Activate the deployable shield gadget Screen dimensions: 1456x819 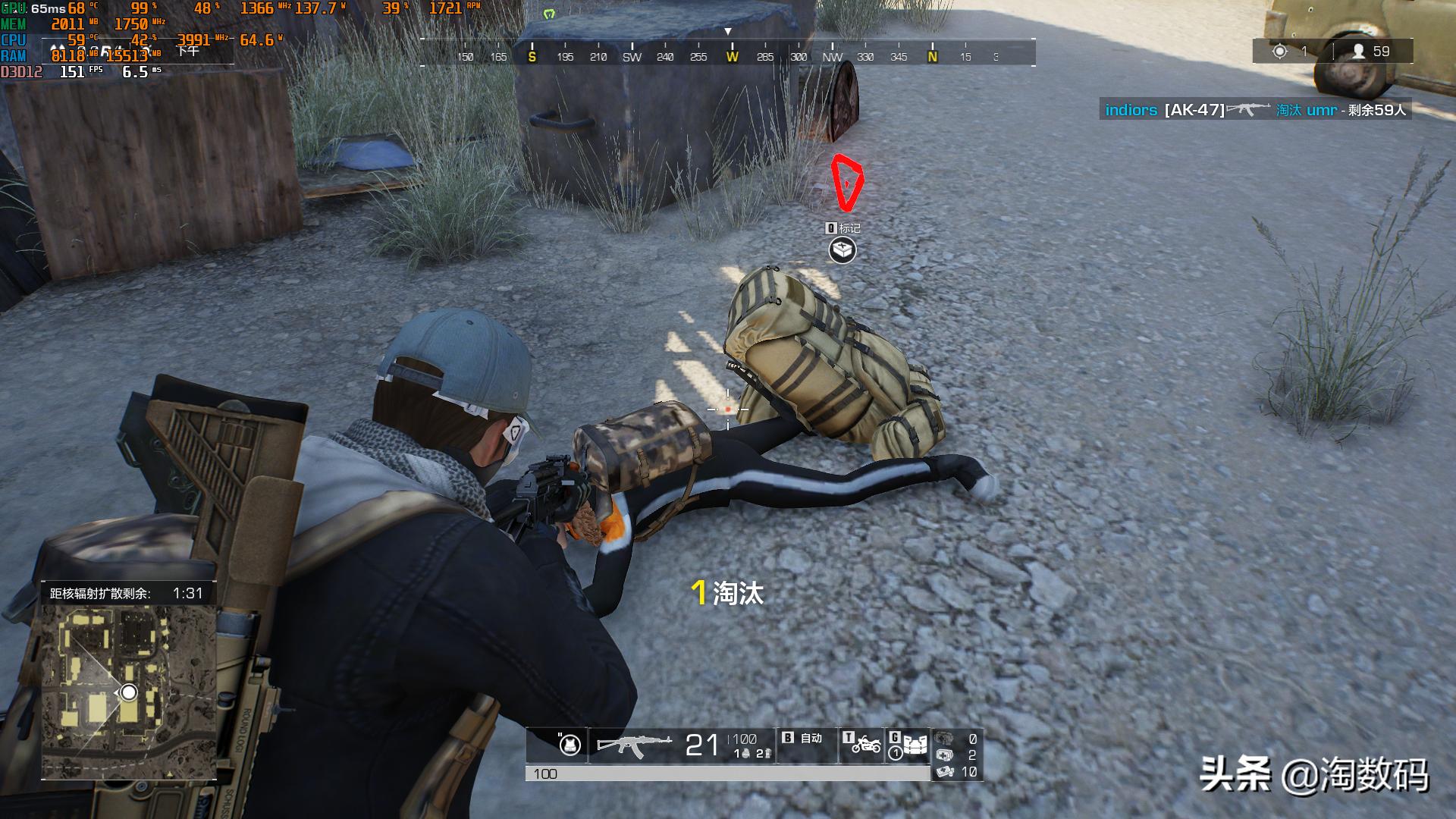coord(914,745)
